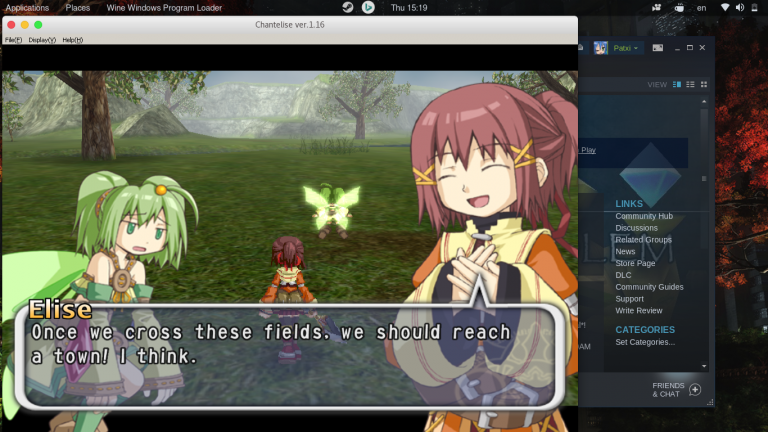768x432 pixels.
Task: Open the Help menu
Action: coord(72,40)
